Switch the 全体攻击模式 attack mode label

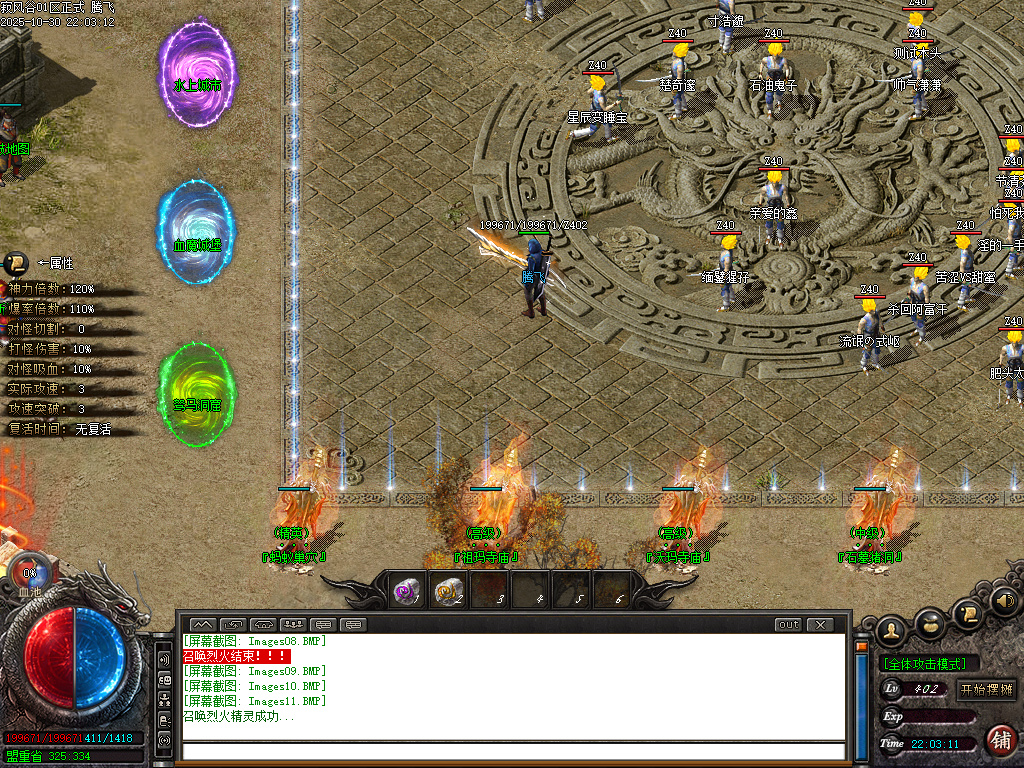(929, 664)
